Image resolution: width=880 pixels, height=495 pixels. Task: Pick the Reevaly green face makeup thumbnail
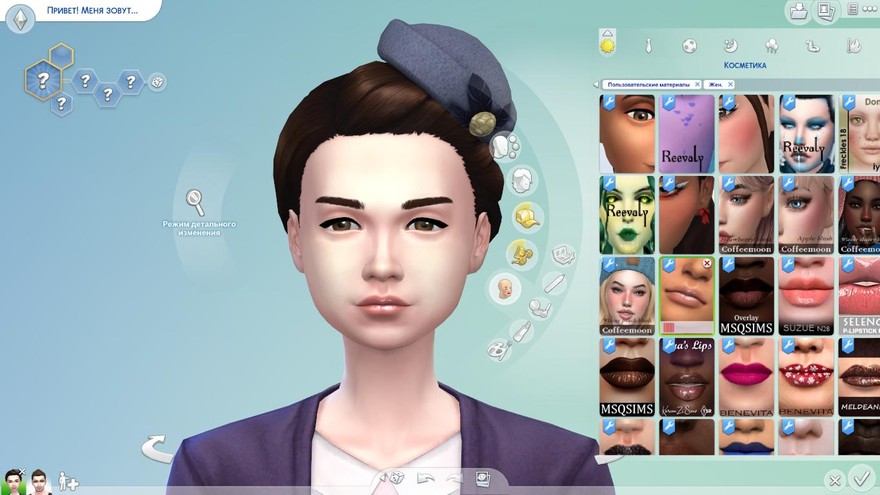(x=627, y=215)
